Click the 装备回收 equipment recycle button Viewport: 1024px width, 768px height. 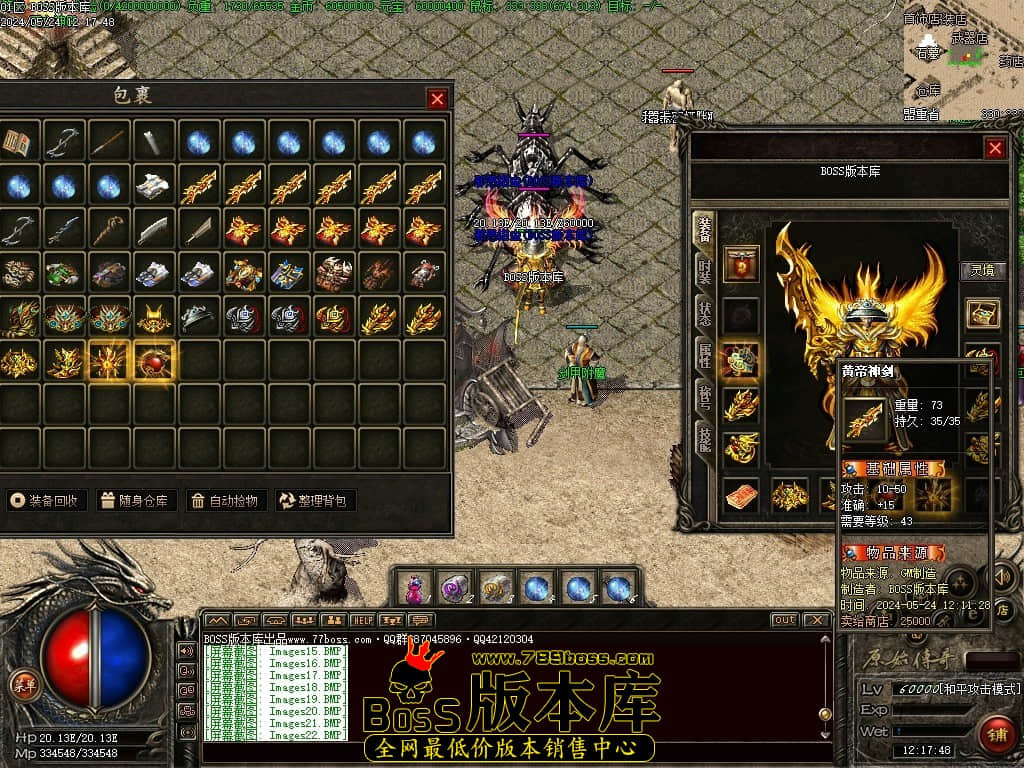[47, 500]
